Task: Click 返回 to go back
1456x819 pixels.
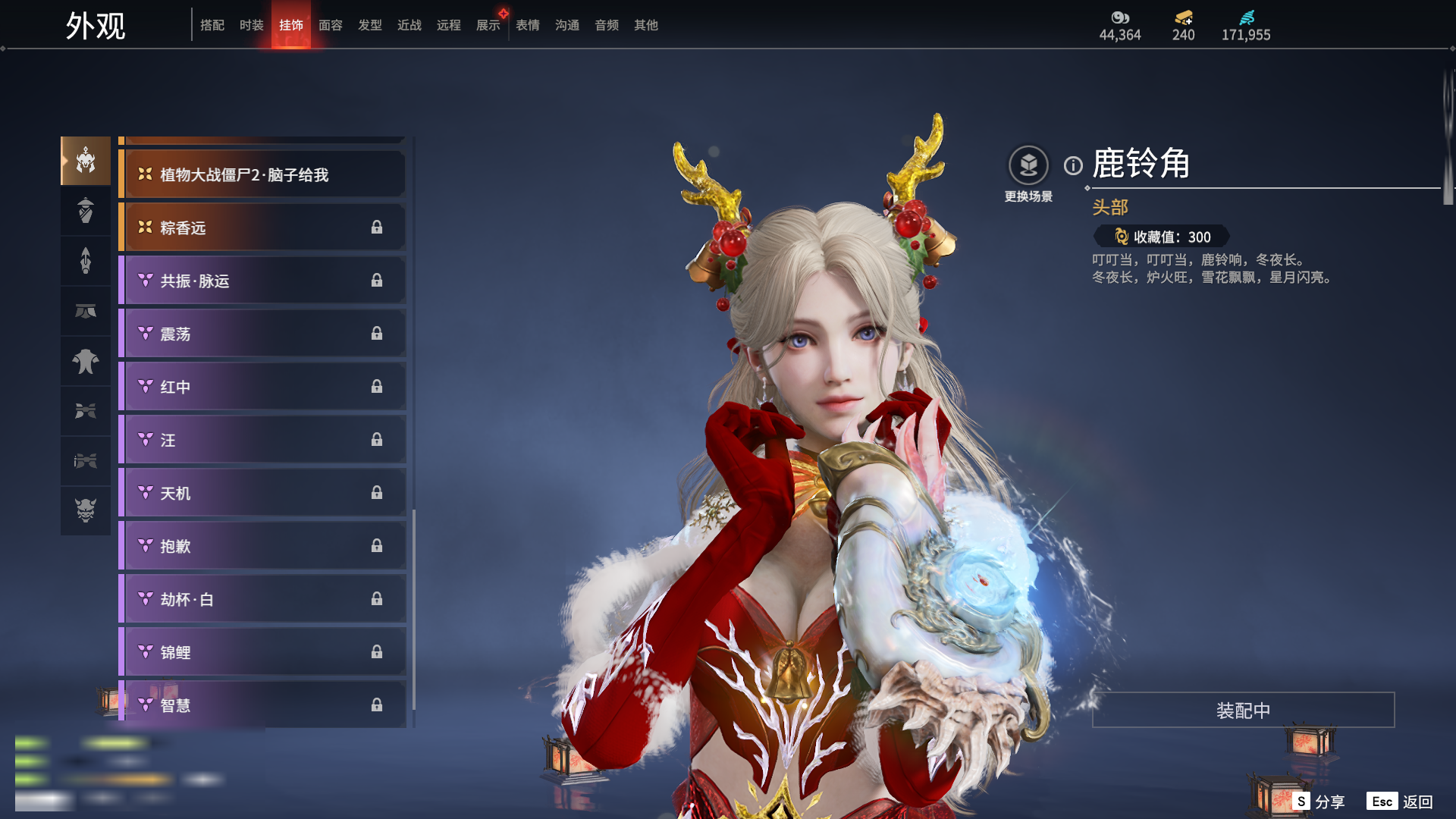Action: 1401,802
